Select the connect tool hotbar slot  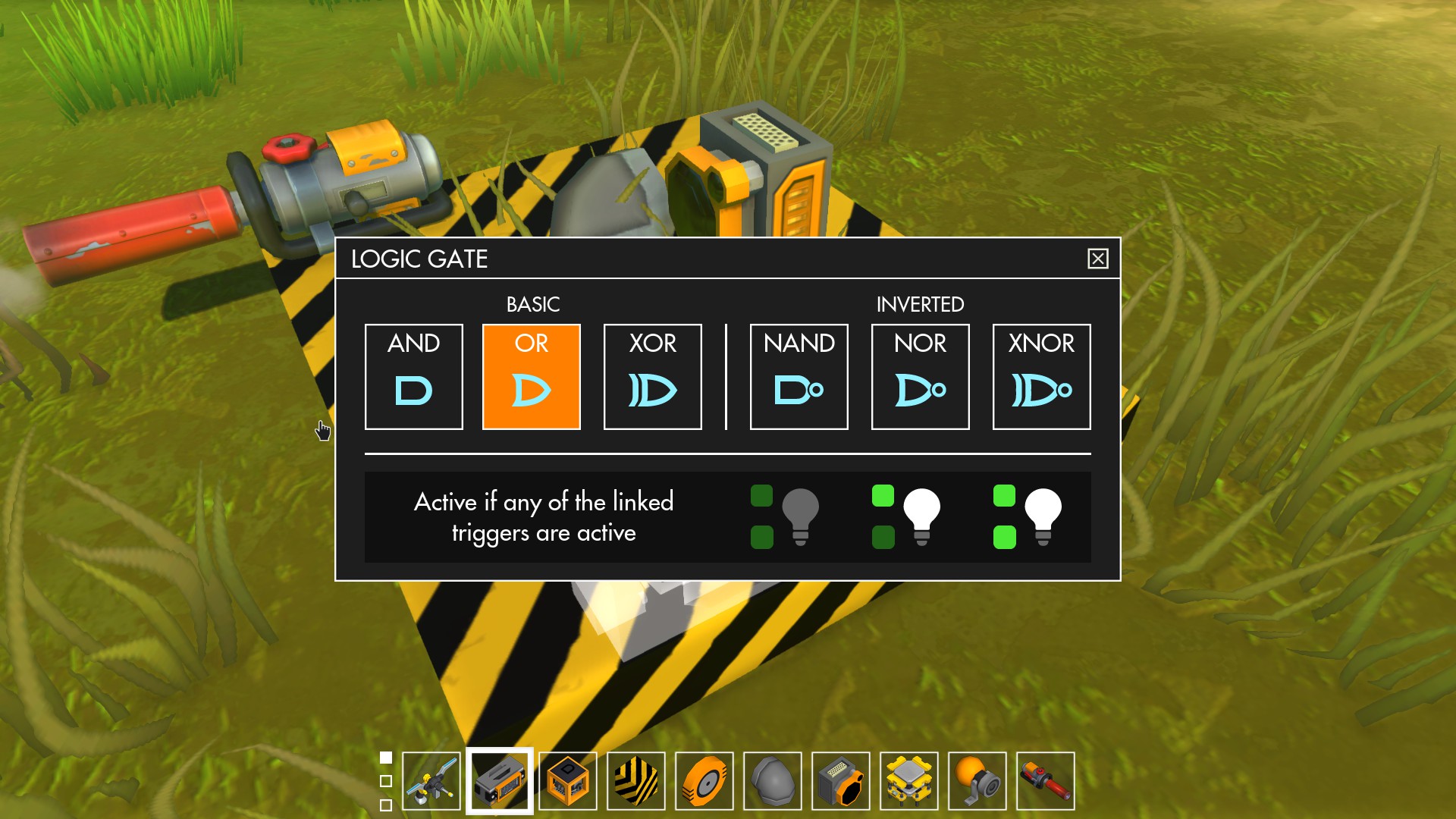(431, 781)
